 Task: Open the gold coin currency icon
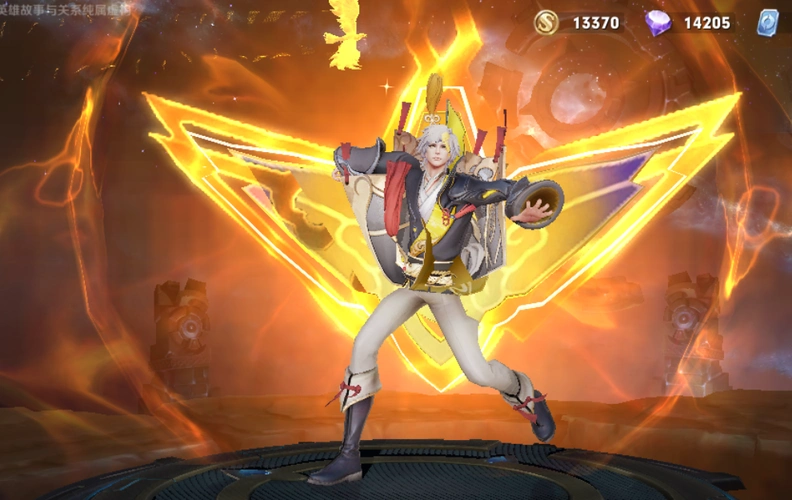pos(546,23)
